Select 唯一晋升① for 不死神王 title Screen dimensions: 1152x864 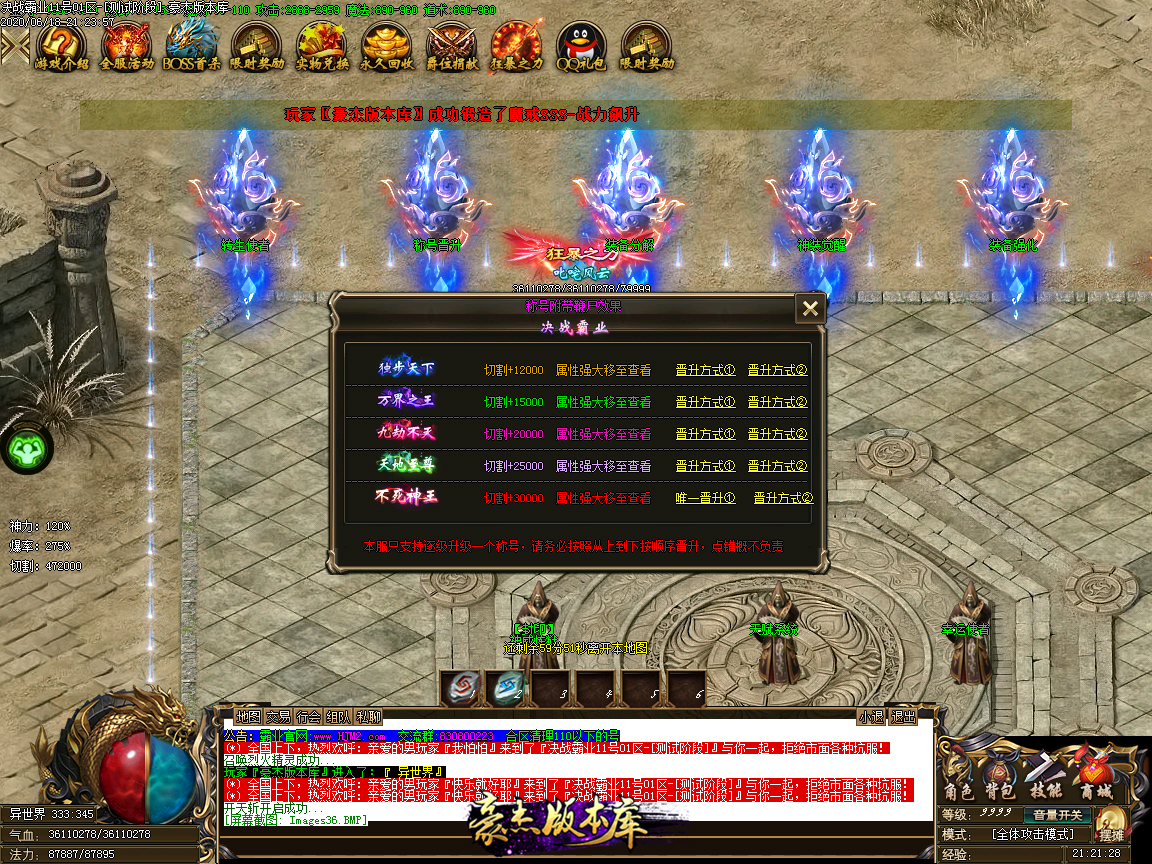point(705,498)
